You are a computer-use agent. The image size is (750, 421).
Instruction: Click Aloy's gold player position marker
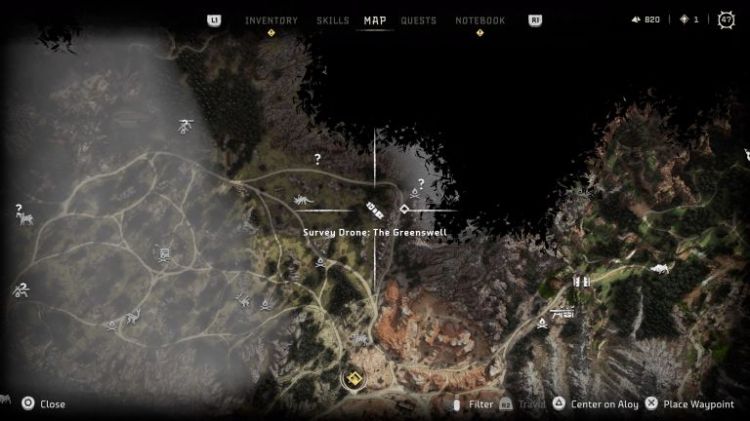click(x=352, y=379)
